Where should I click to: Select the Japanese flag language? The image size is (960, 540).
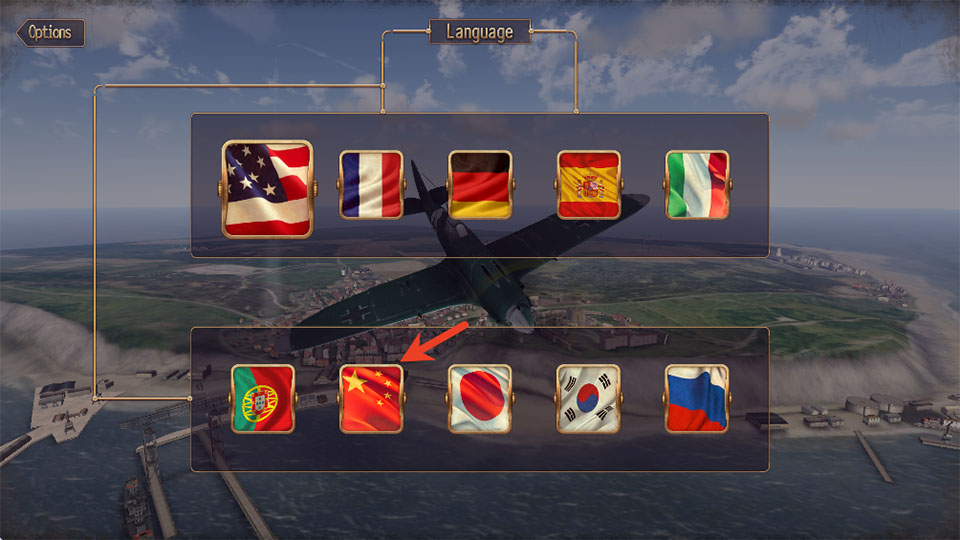[480, 398]
